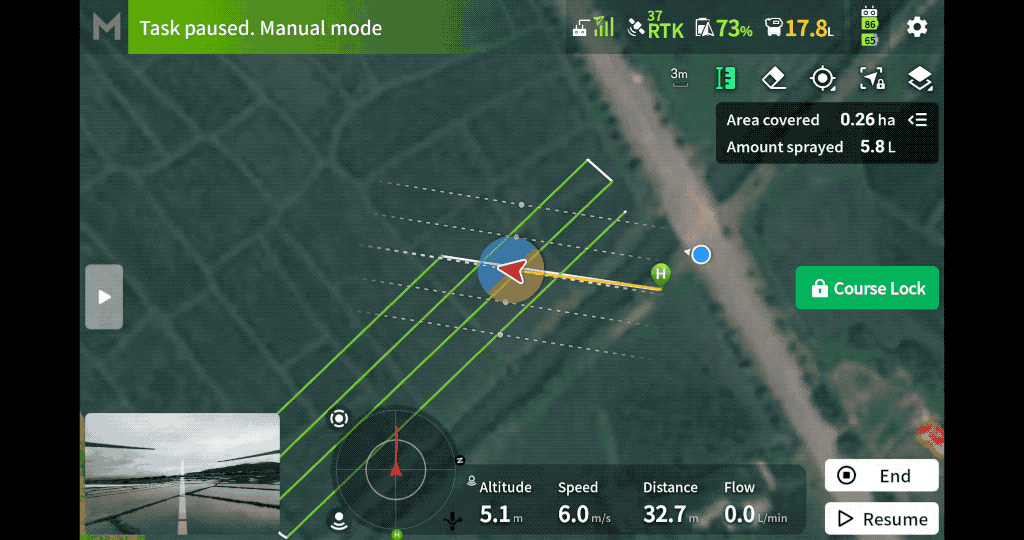
Task: Toggle the green ruler measurement tool
Action: coord(726,78)
